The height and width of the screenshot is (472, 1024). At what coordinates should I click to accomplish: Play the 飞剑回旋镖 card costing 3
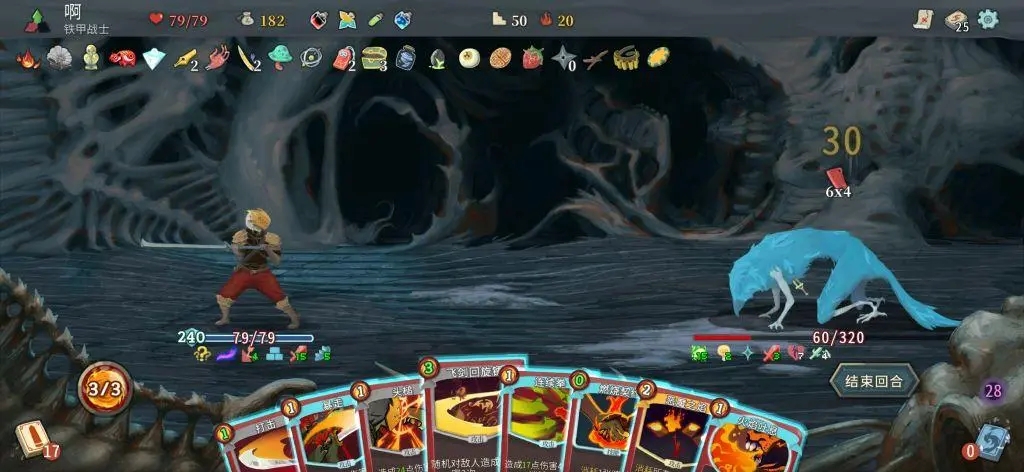pyautogui.click(x=465, y=420)
